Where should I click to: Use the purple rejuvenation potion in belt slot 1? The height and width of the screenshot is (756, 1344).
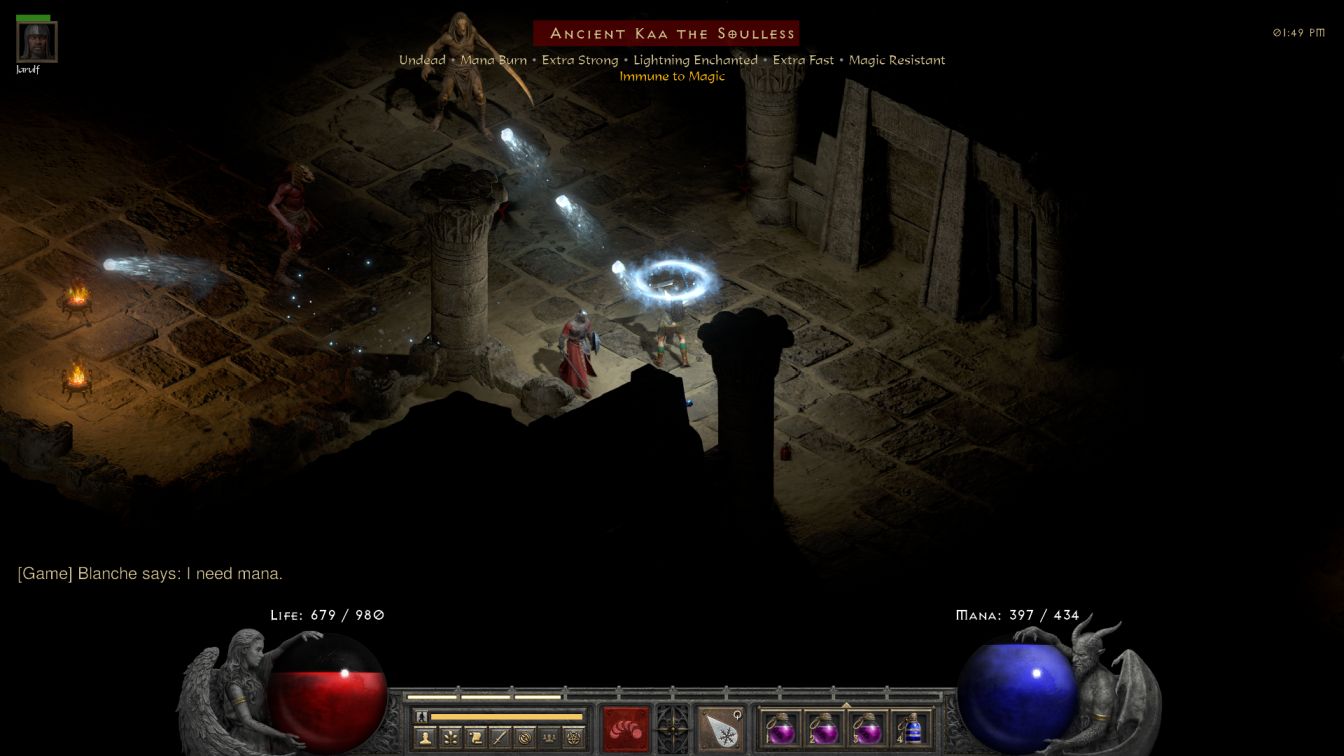click(781, 728)
